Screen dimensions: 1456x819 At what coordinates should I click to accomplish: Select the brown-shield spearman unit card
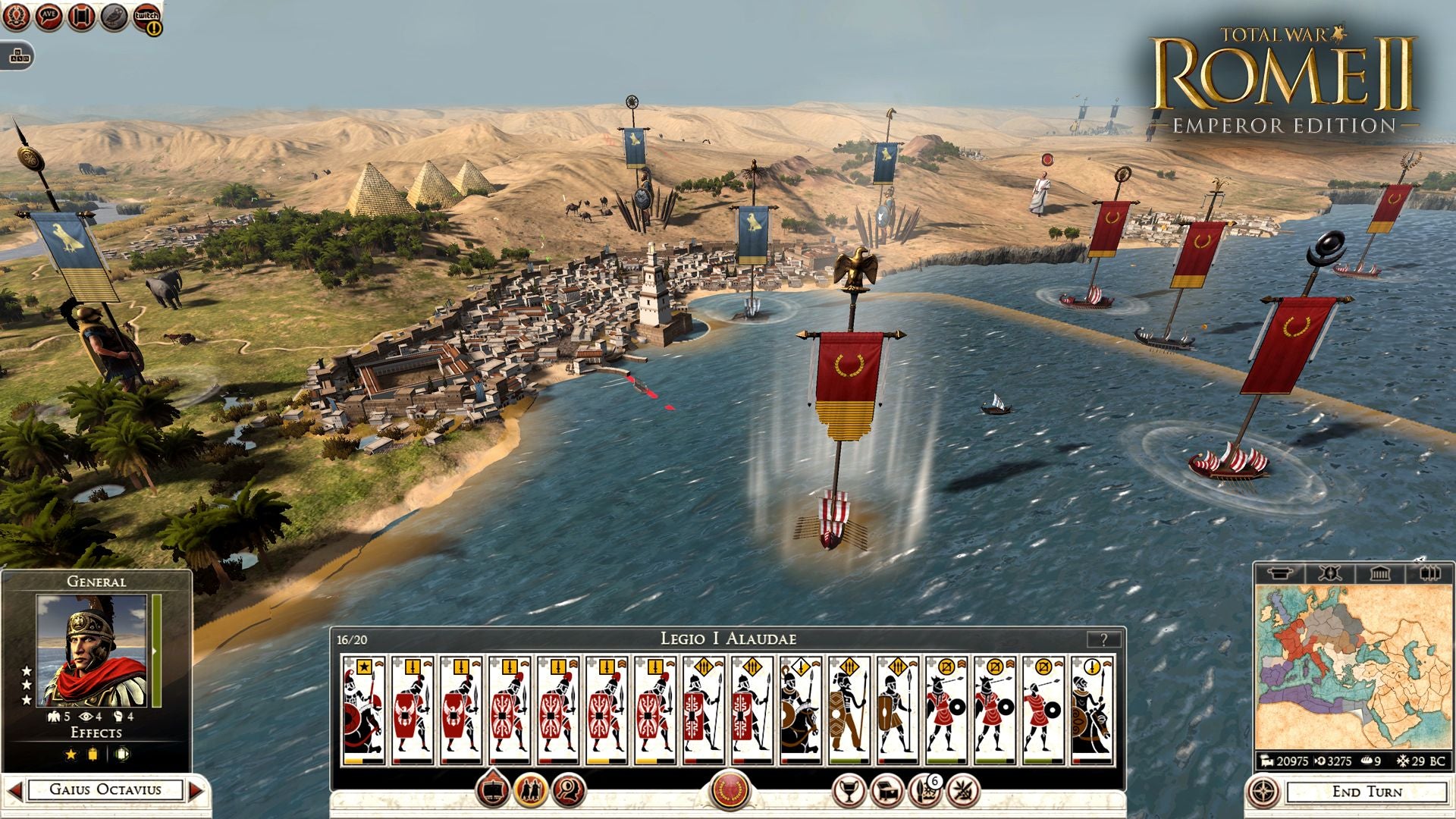[x=849, y=710]
